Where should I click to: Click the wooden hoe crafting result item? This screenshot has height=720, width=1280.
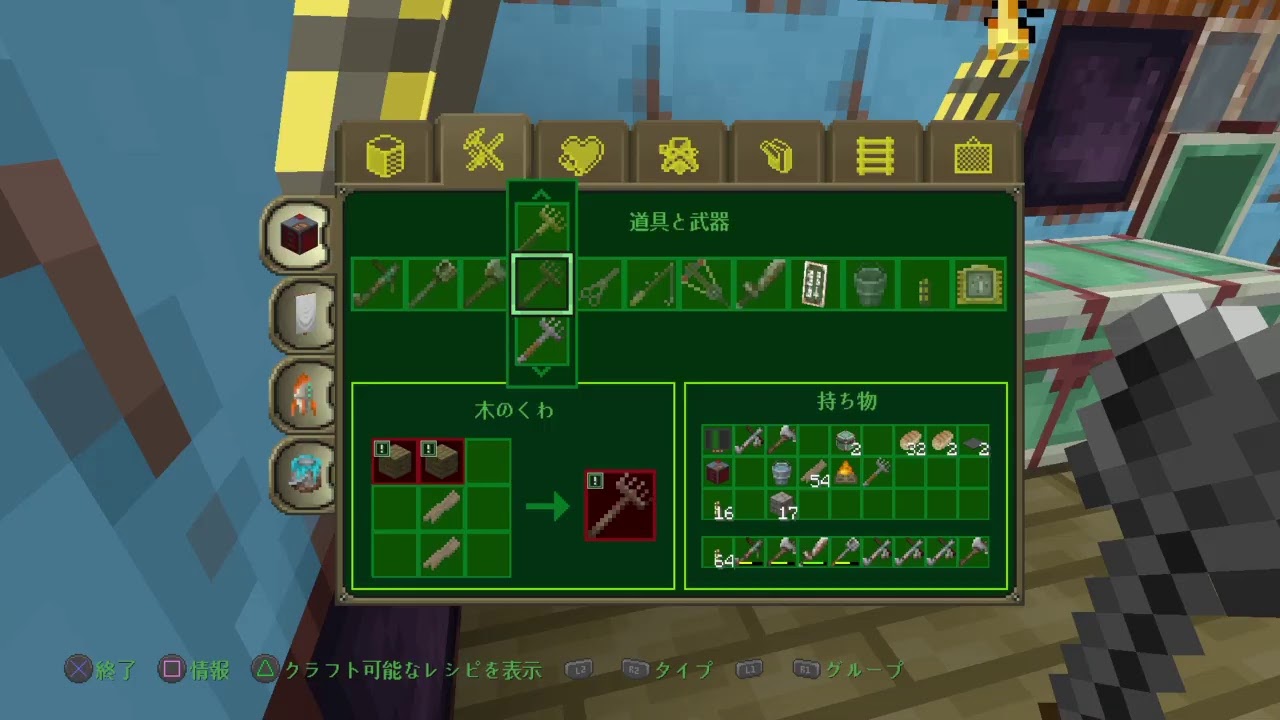620,504
